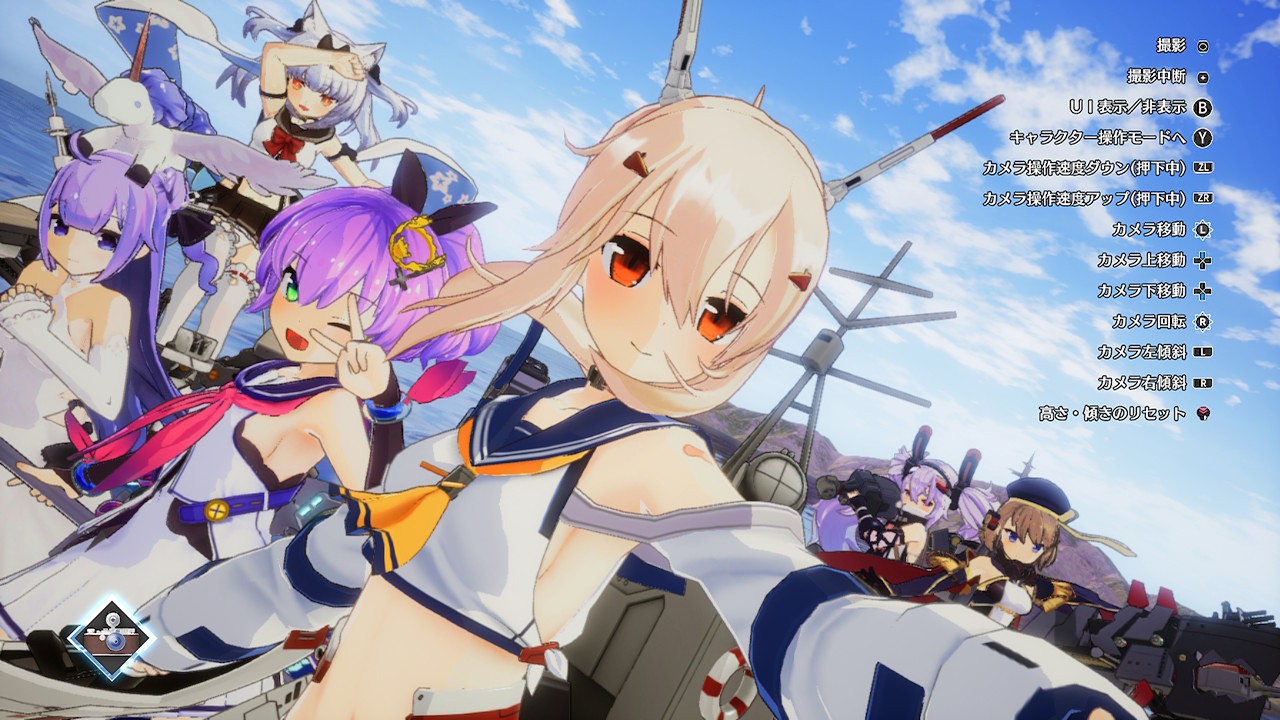Image resolution: width=1280 pixels, height=720 pixels.
Task: Click the Y button icon beside キャラクター操作モードへ
Action: [x=1202, y=136]
